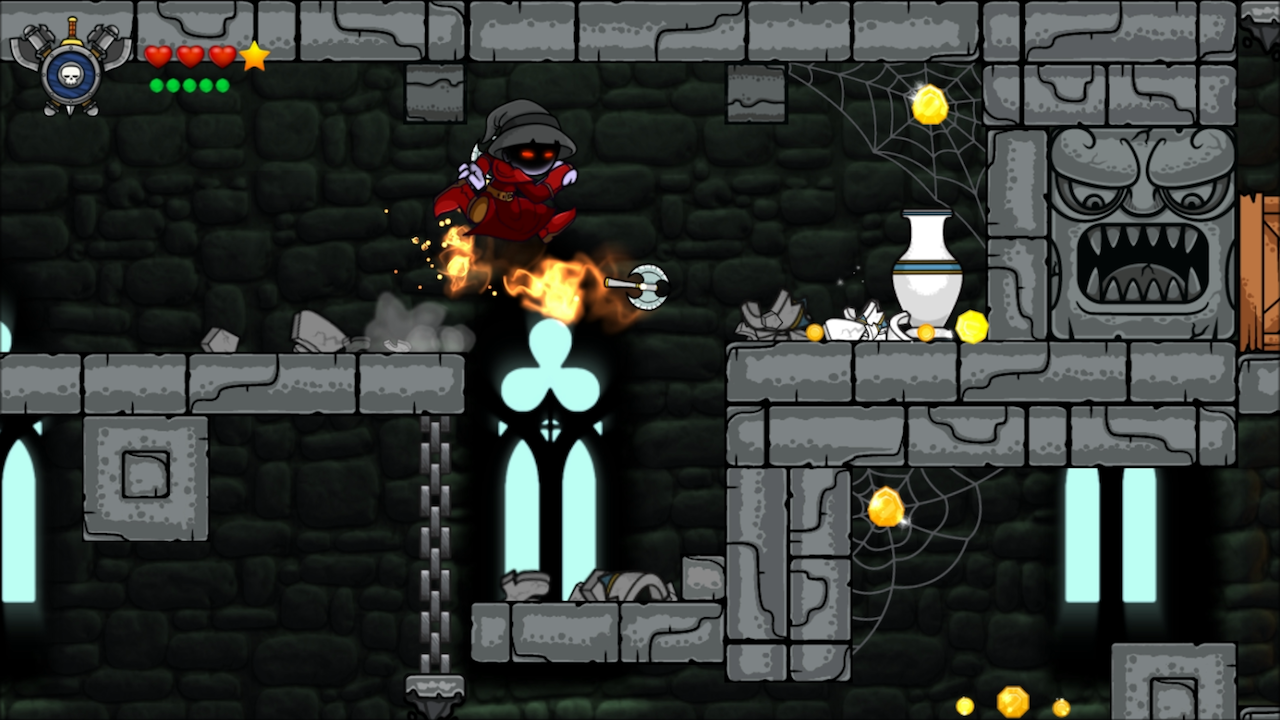1280x720 pixels.
Task: Click the yellow star next to the hearts
Action: point(253,58)
